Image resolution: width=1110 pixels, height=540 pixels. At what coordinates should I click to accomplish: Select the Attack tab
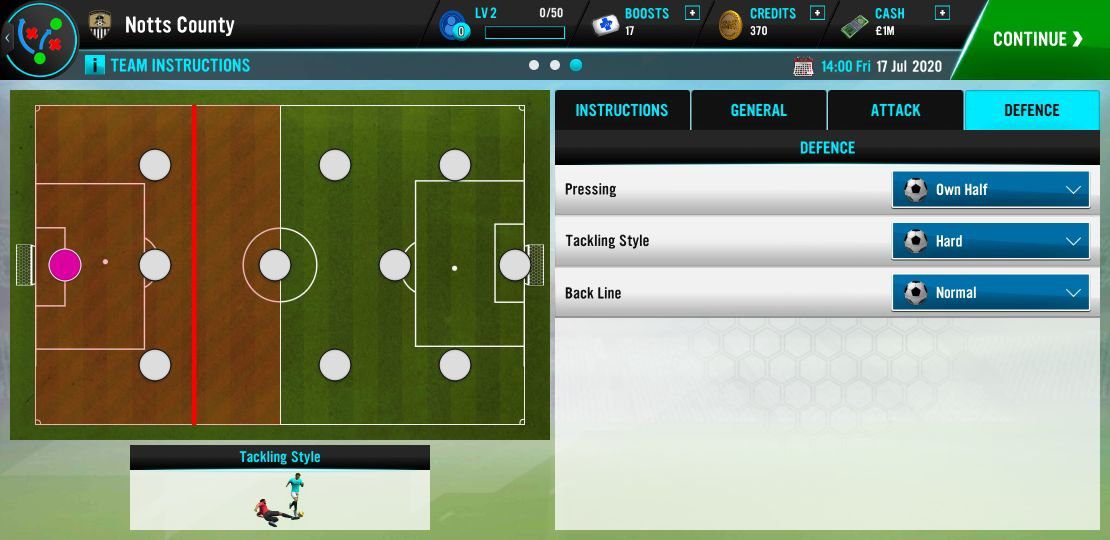pyautogui.click(x=895, y=110)
